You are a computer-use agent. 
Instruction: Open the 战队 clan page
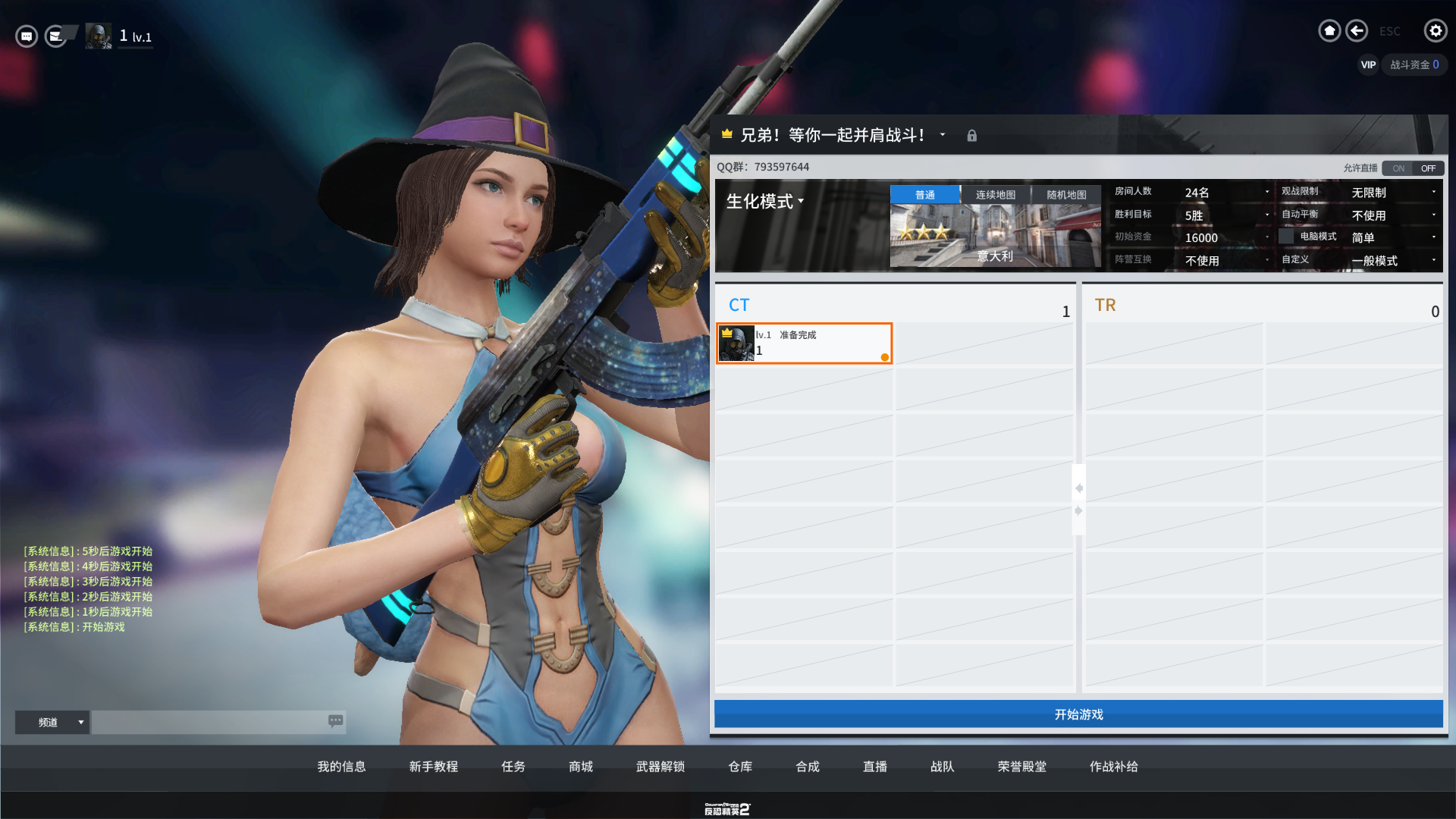click(x=943, y=767)
